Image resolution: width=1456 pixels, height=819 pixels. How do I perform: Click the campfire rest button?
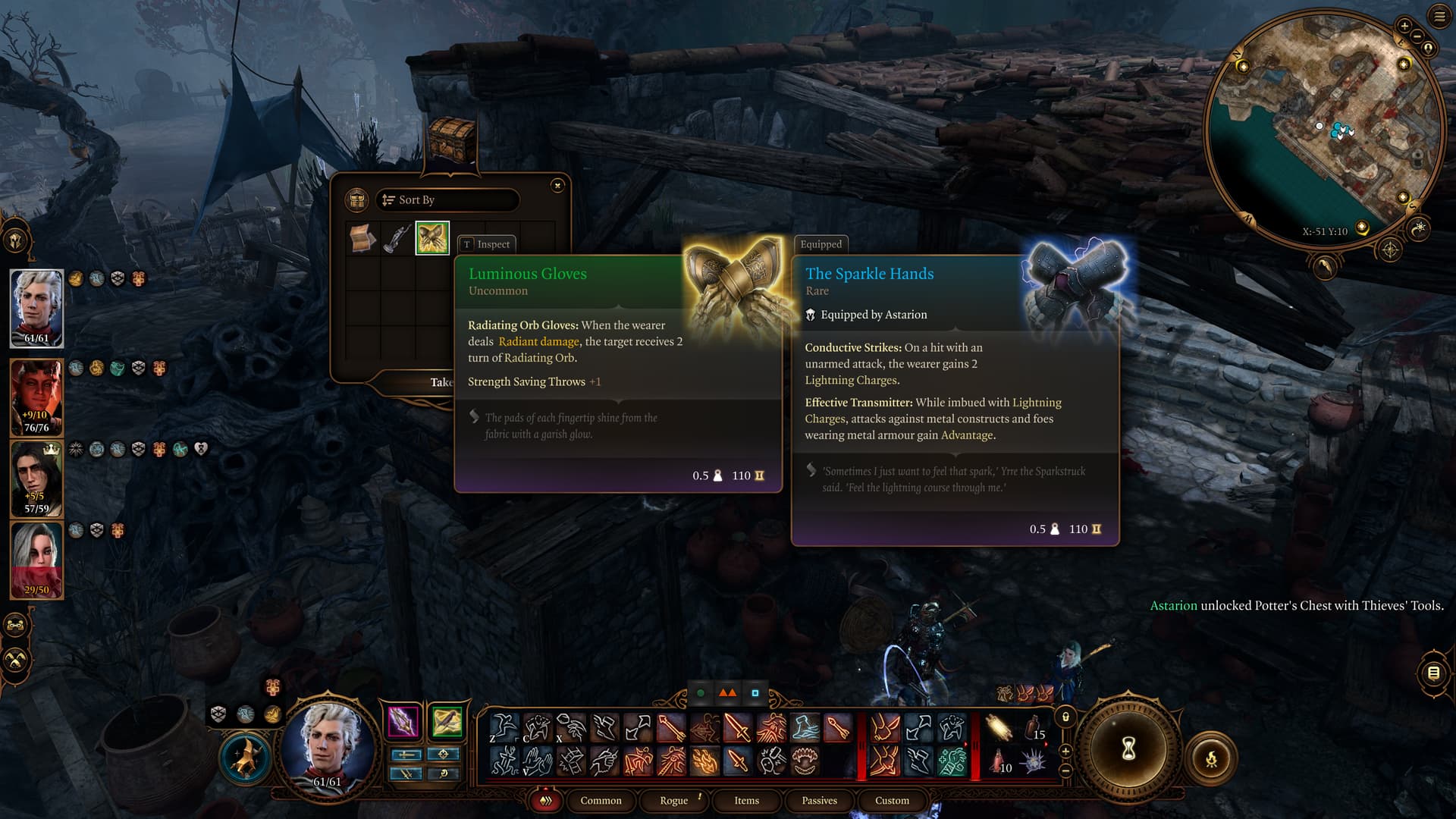[x=1211, y=758]
